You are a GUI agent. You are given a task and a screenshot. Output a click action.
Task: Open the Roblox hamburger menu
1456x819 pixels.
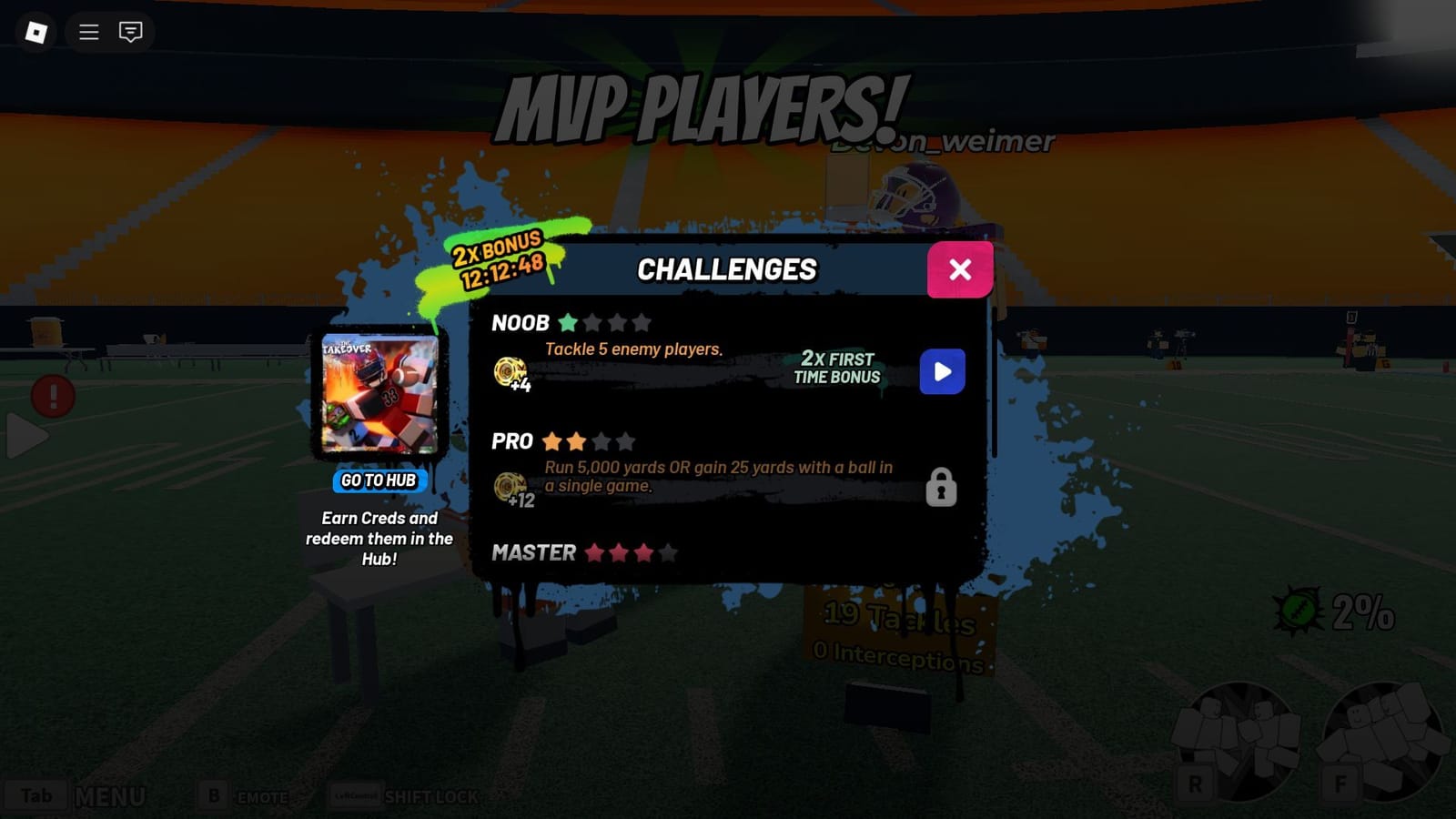87,33
